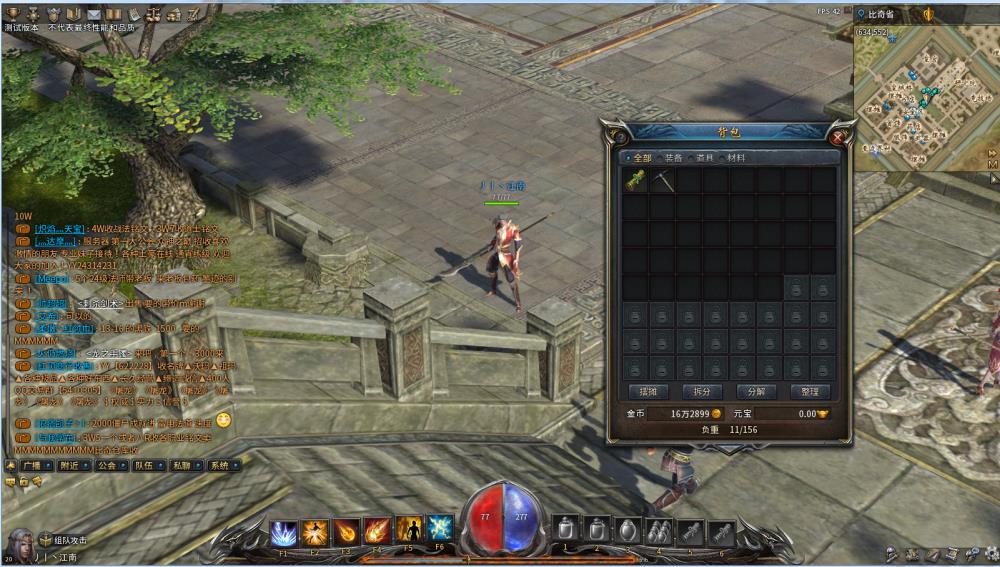
Task: Activate the F6 lightning skill
Action: (440, 530)
